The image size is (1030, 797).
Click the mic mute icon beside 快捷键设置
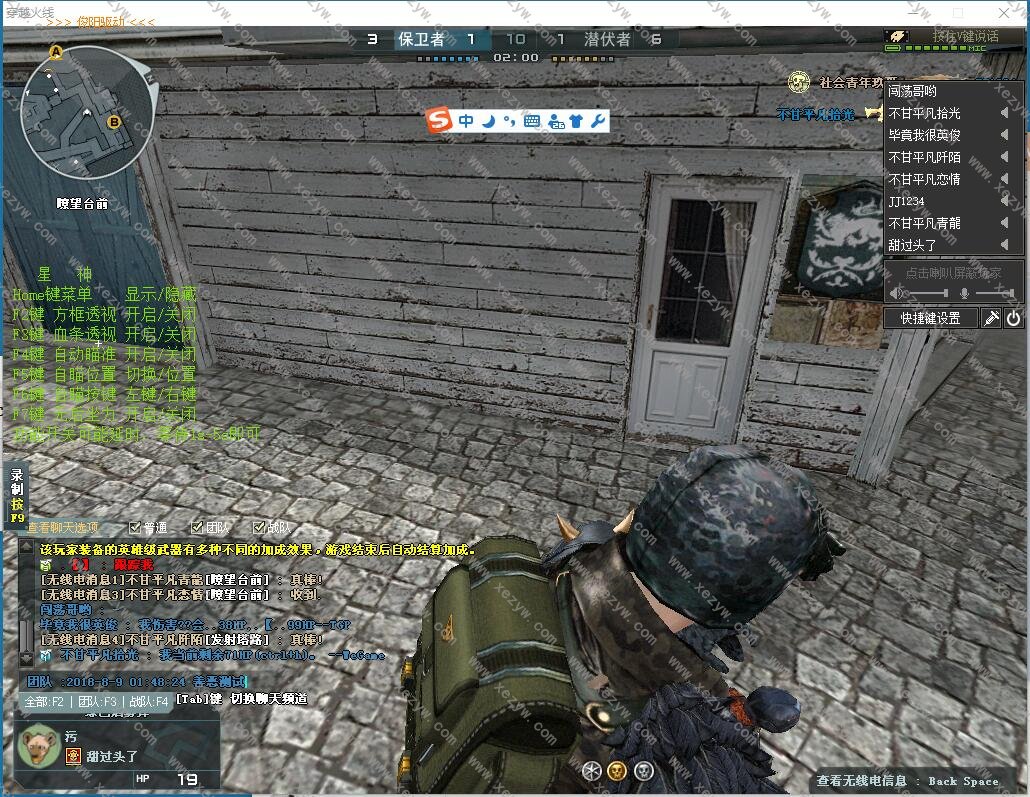(x=991, y=318)
